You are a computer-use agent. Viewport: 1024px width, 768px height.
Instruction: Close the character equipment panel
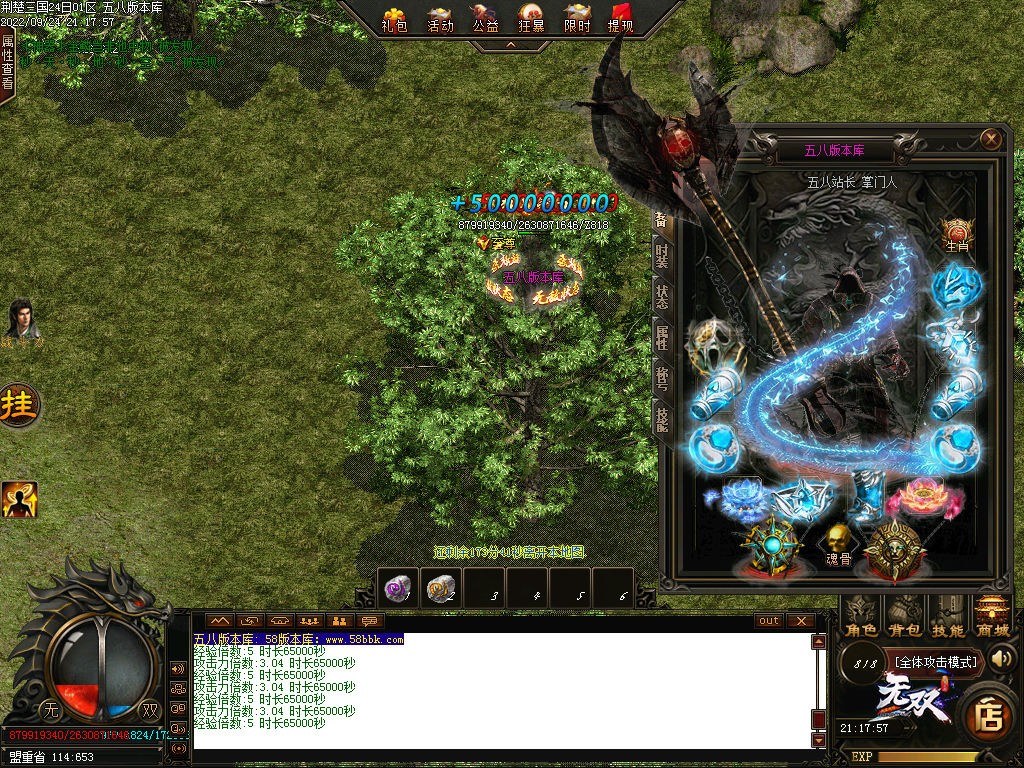pos(991,139)
